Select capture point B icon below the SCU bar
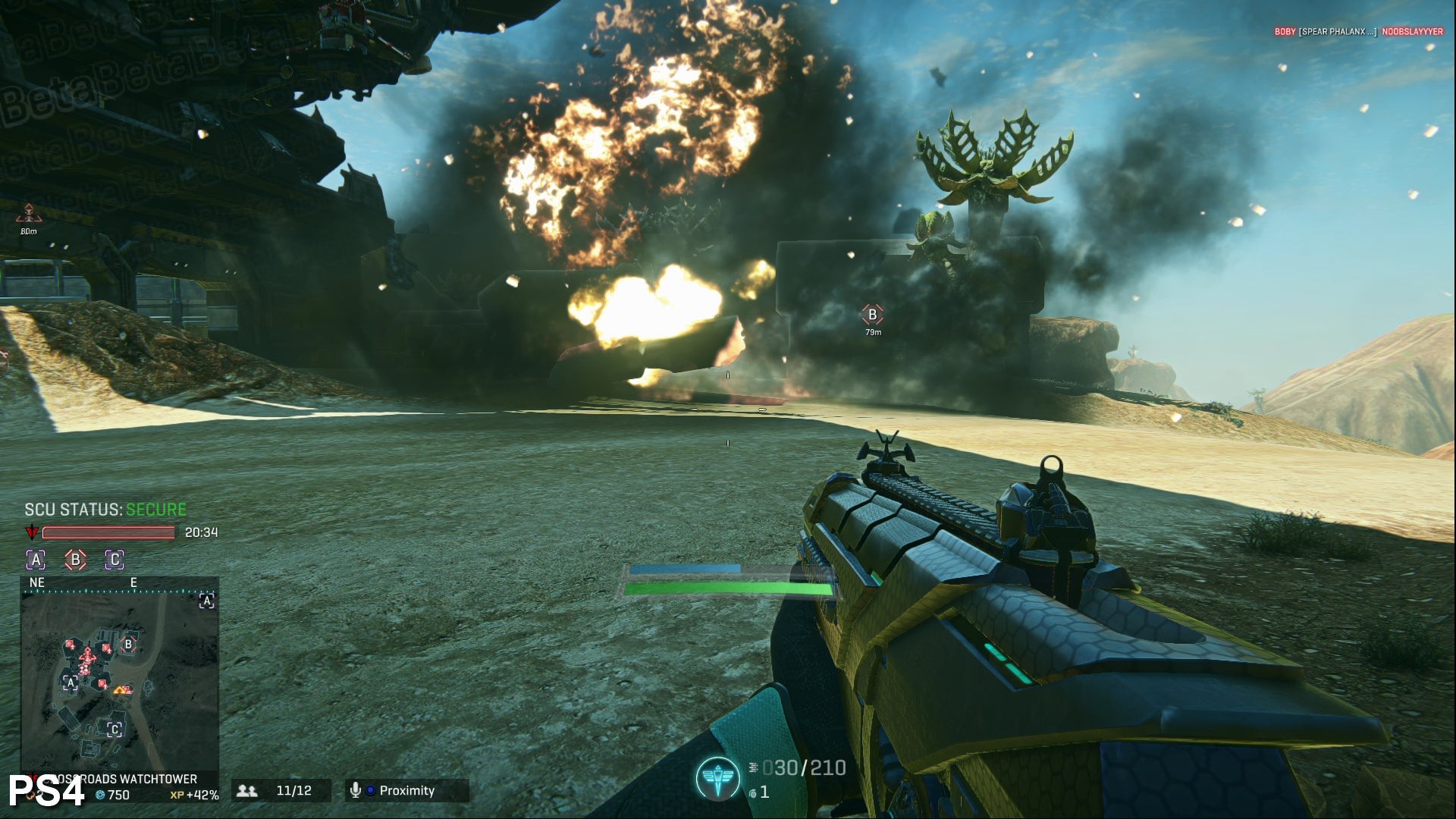The image size is (1456, 819). [75, 560]
